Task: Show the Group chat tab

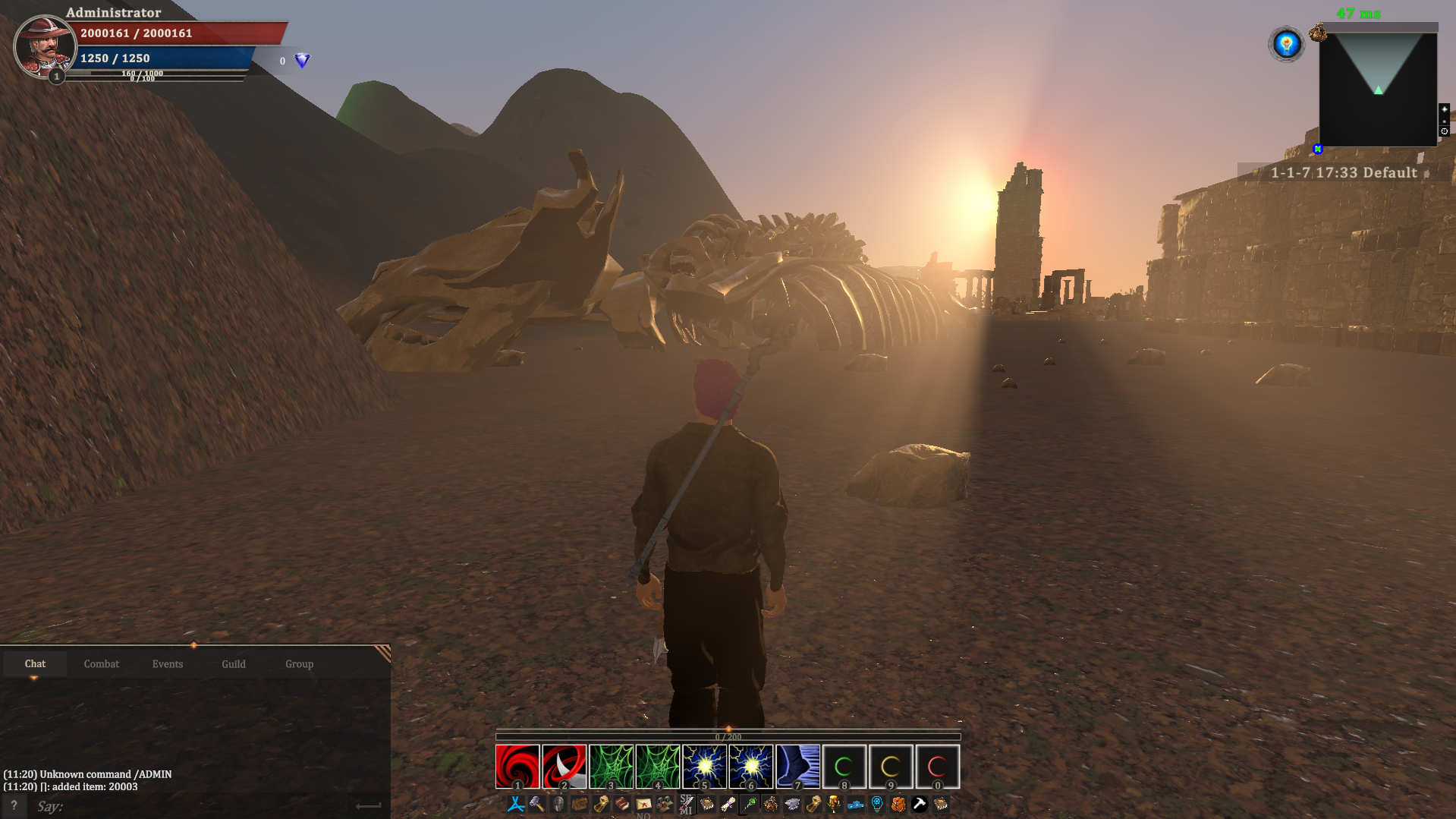Action: coord(299,664)
